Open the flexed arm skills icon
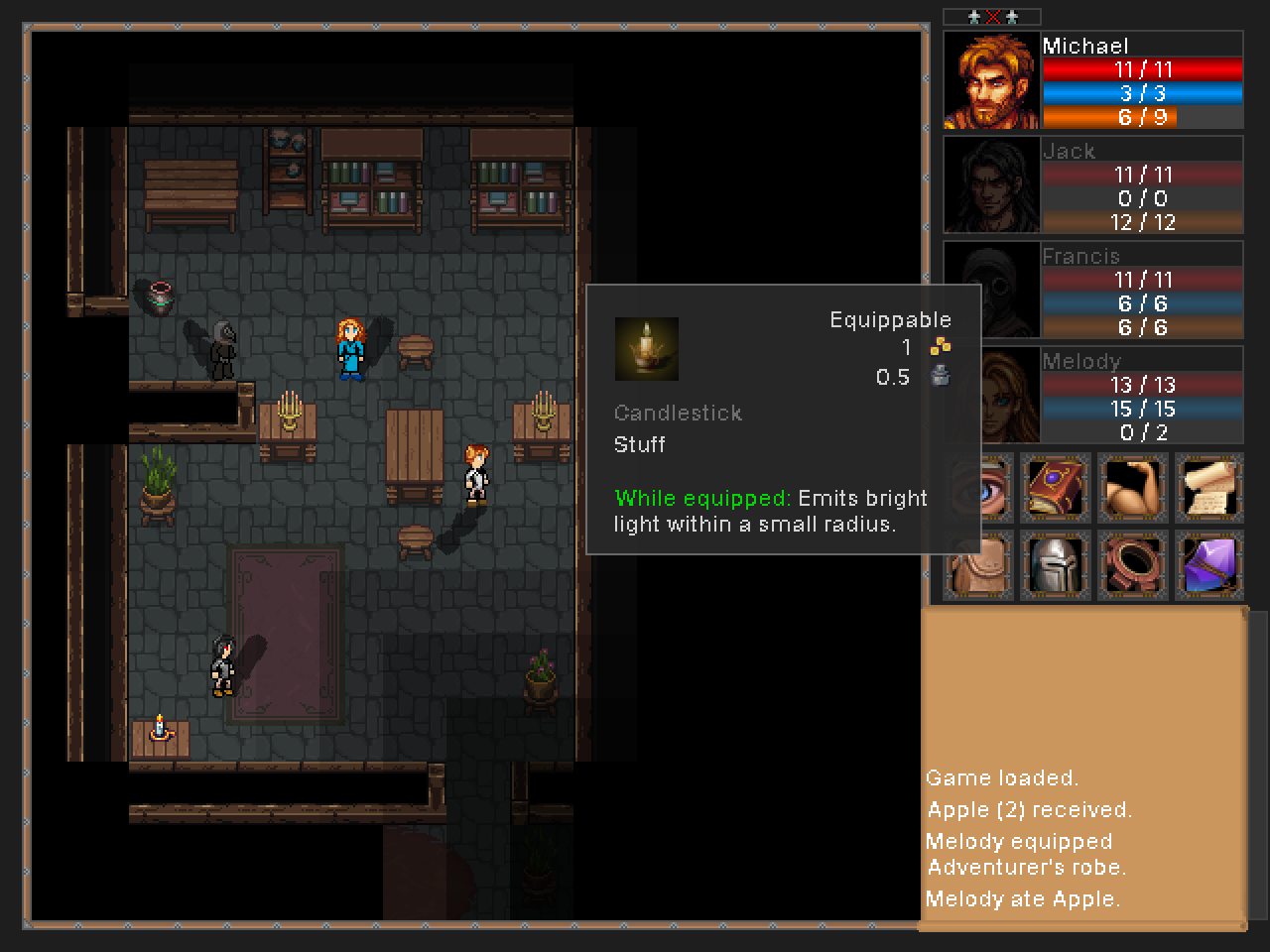Image resolution: width=1270 pixels, height=952 pixels. (x=1132, y=488)
